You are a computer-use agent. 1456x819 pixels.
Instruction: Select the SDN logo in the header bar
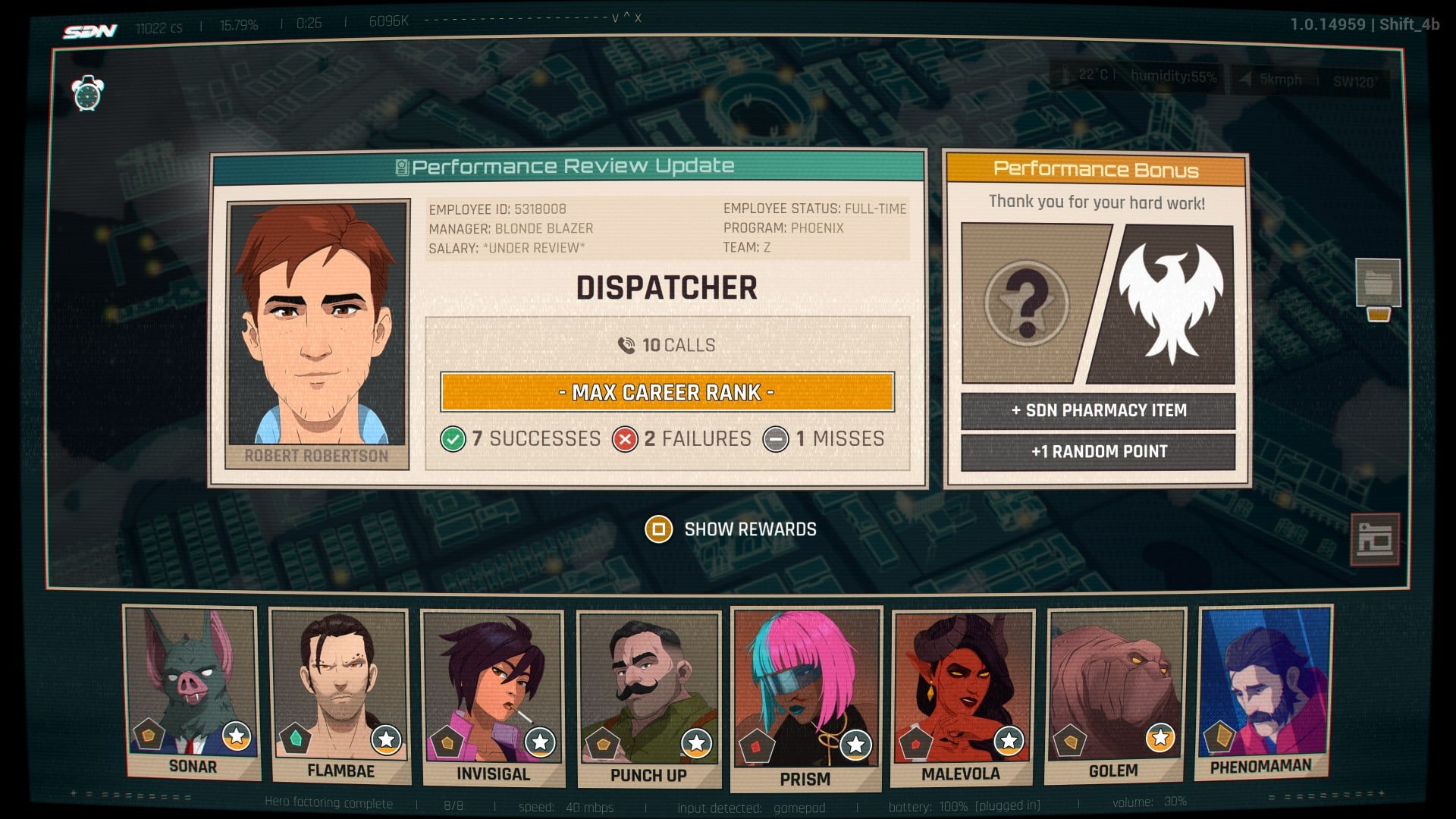90,29
